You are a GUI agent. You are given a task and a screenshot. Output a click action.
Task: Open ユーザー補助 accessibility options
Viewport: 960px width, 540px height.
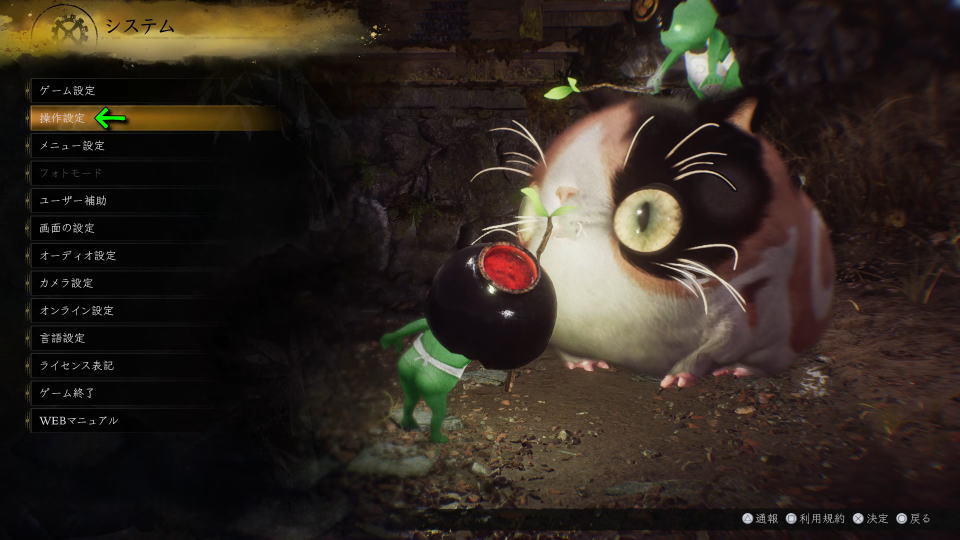(x=73, y=200)
